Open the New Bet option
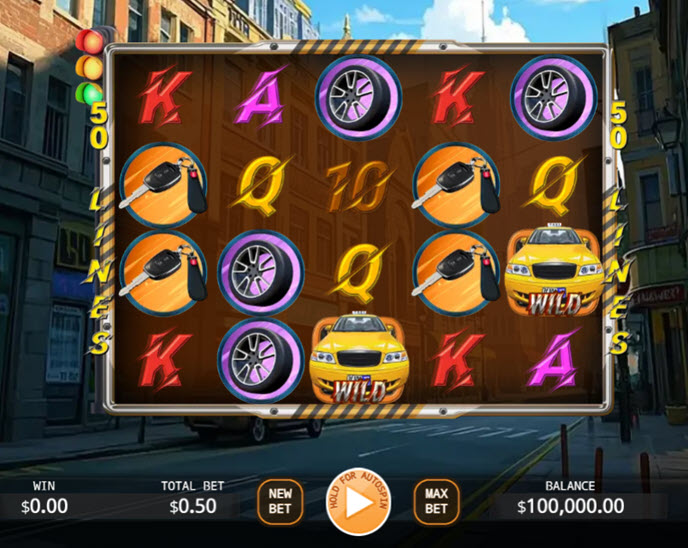Image resolution: width=688 pixels, height=548 pixels. (280, 501)
